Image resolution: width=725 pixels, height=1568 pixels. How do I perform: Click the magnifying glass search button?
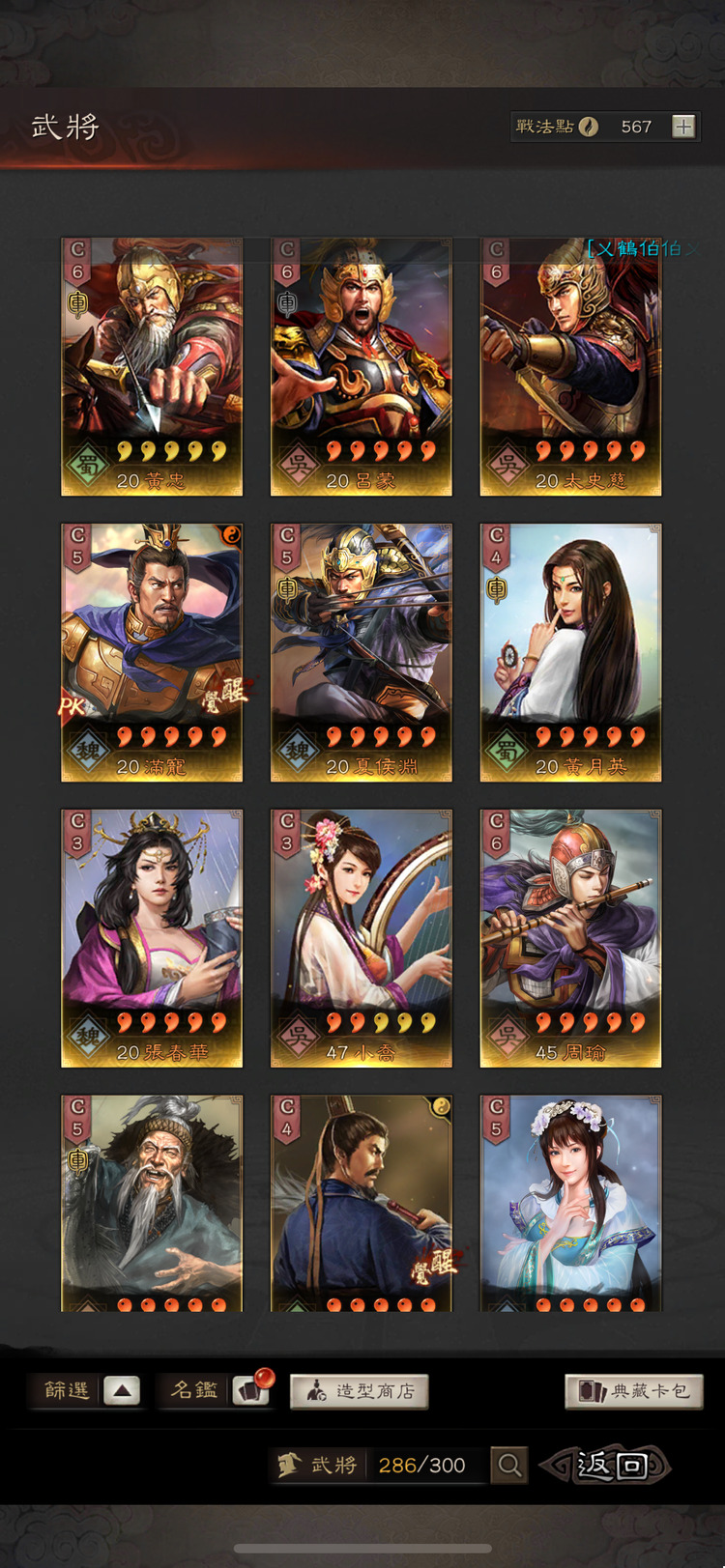point(508,1466)
